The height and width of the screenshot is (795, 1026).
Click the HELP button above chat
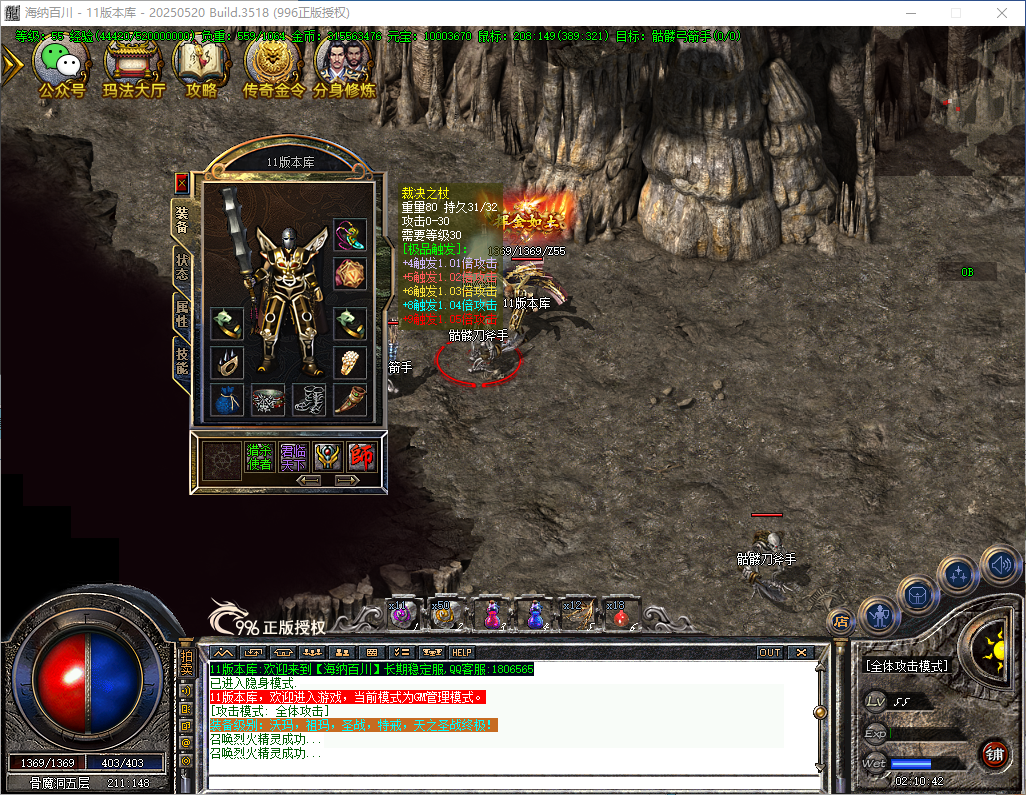(x=461, y=652)
